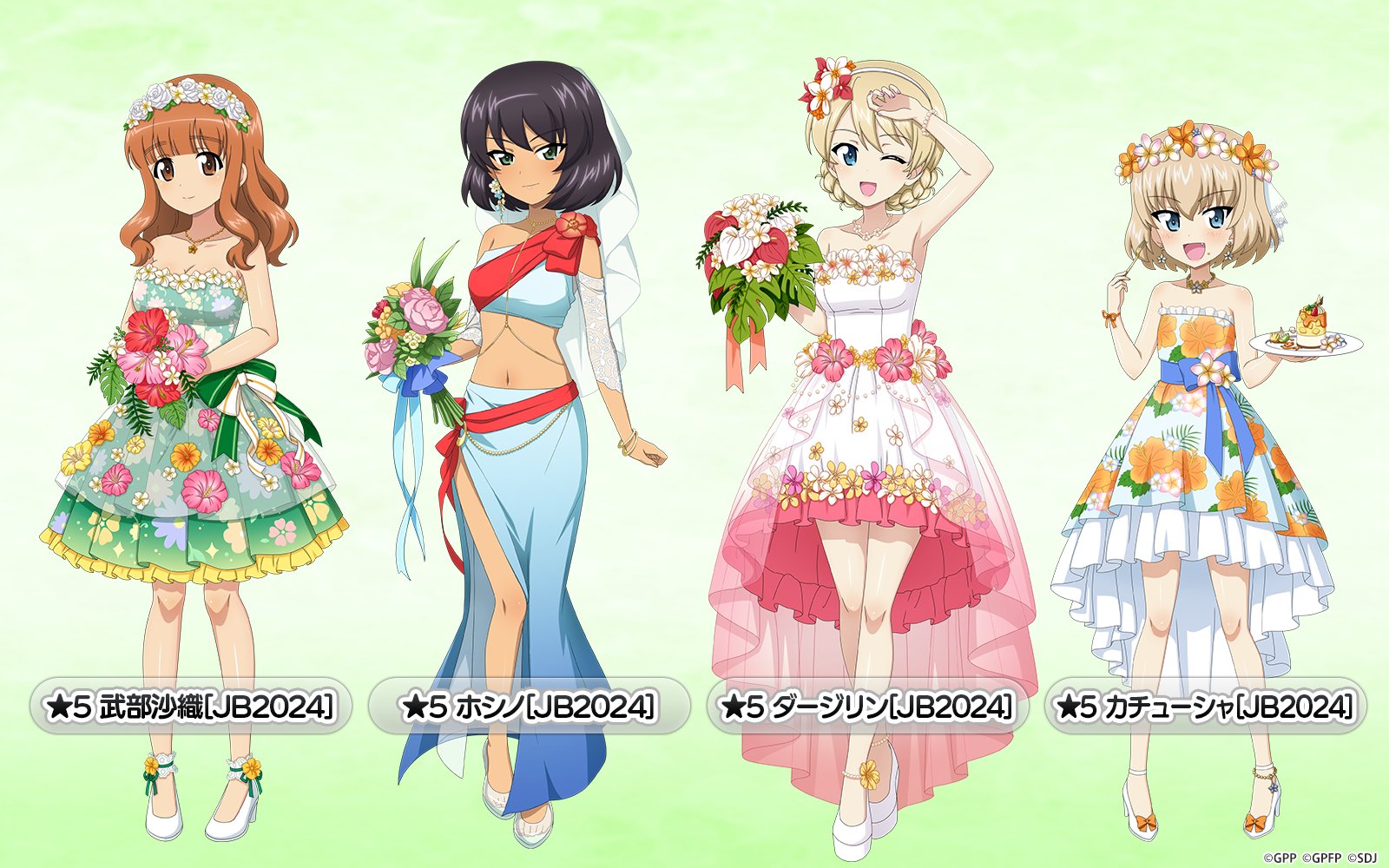The width and height of the screenshot is (1389, 868).
Task: Click the ★5 ダージリン [JB2024] label
Action: pos(867,707)
